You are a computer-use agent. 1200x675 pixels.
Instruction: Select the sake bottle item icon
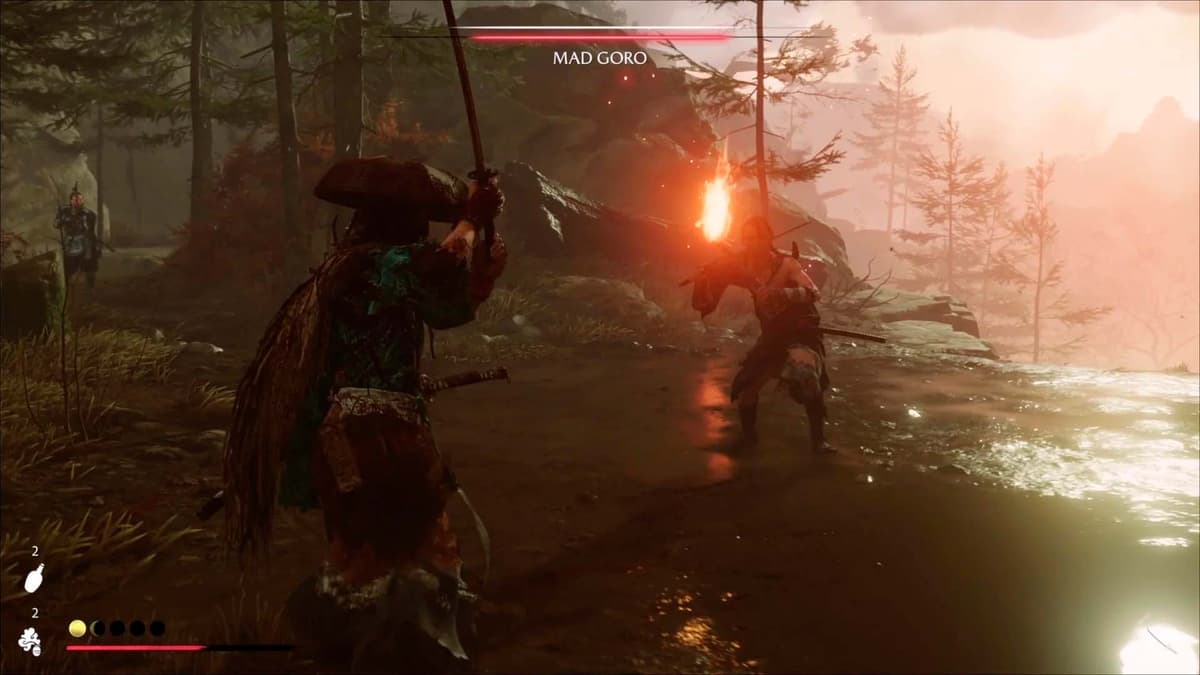point(34,578)
